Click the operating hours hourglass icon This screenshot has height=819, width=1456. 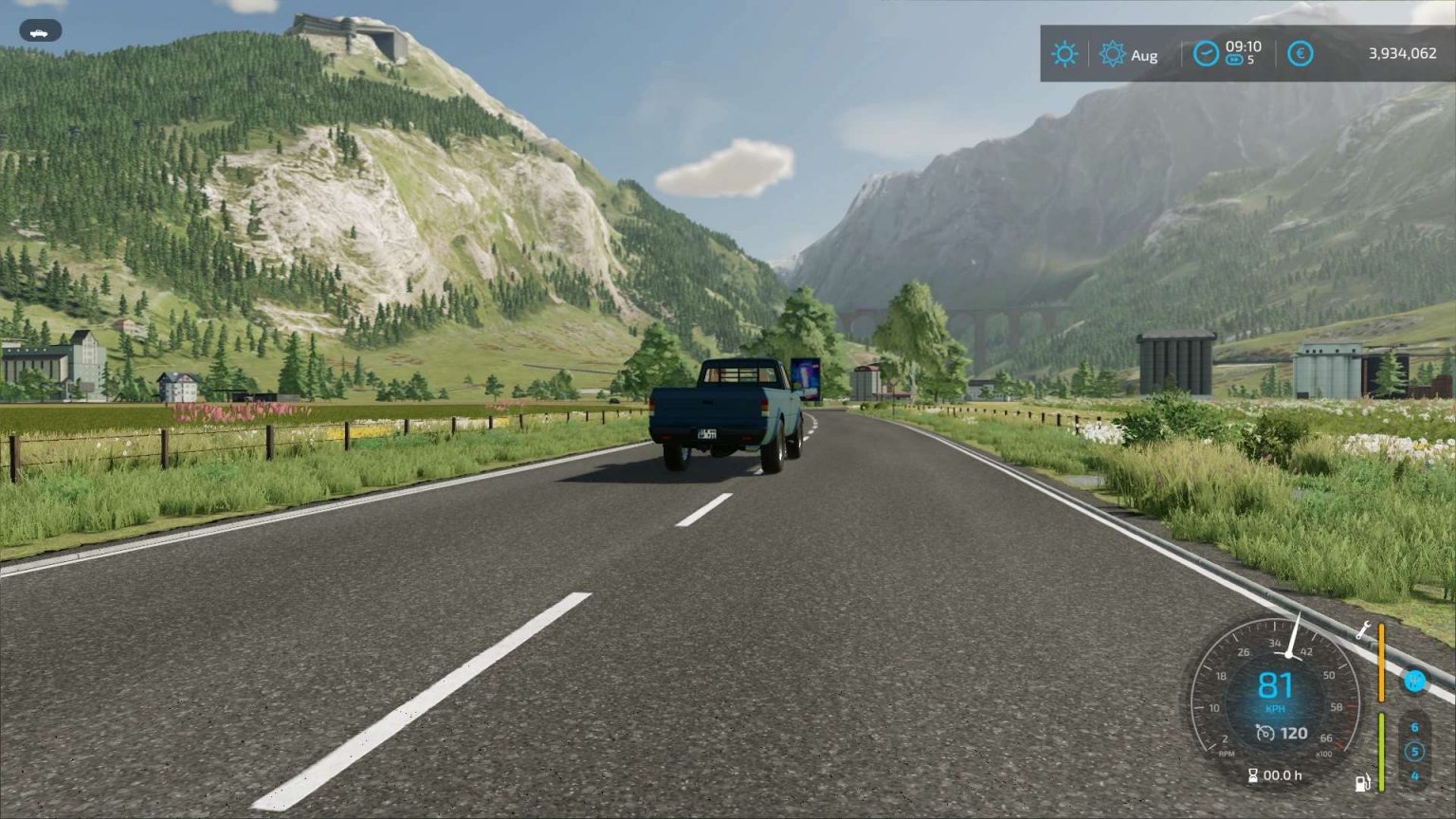coord(1253,774)
